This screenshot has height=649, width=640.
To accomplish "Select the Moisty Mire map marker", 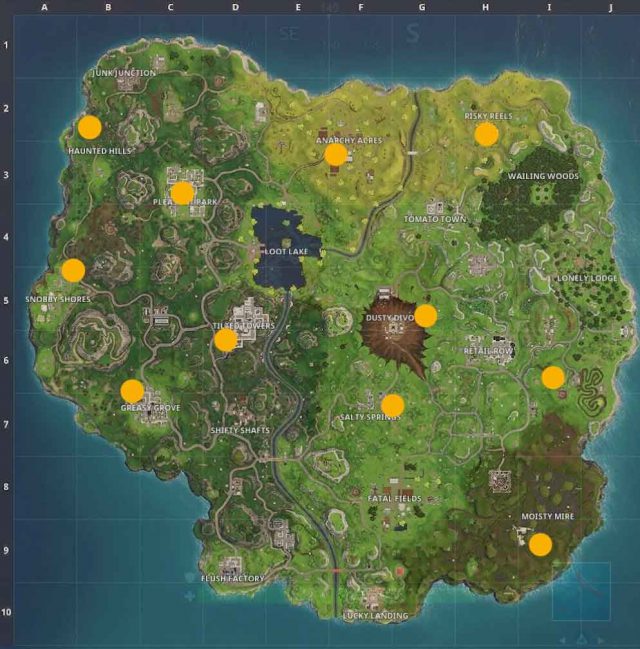I will pyautogui.click(x=540, y=544).
